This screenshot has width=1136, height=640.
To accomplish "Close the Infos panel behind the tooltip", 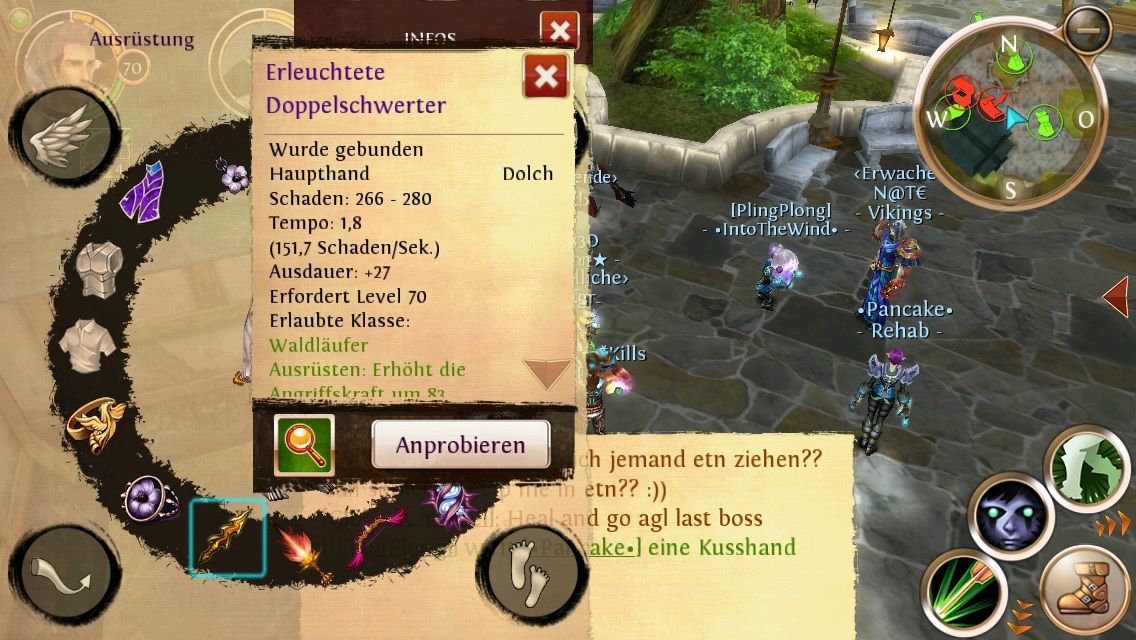I will pos(559,30).
